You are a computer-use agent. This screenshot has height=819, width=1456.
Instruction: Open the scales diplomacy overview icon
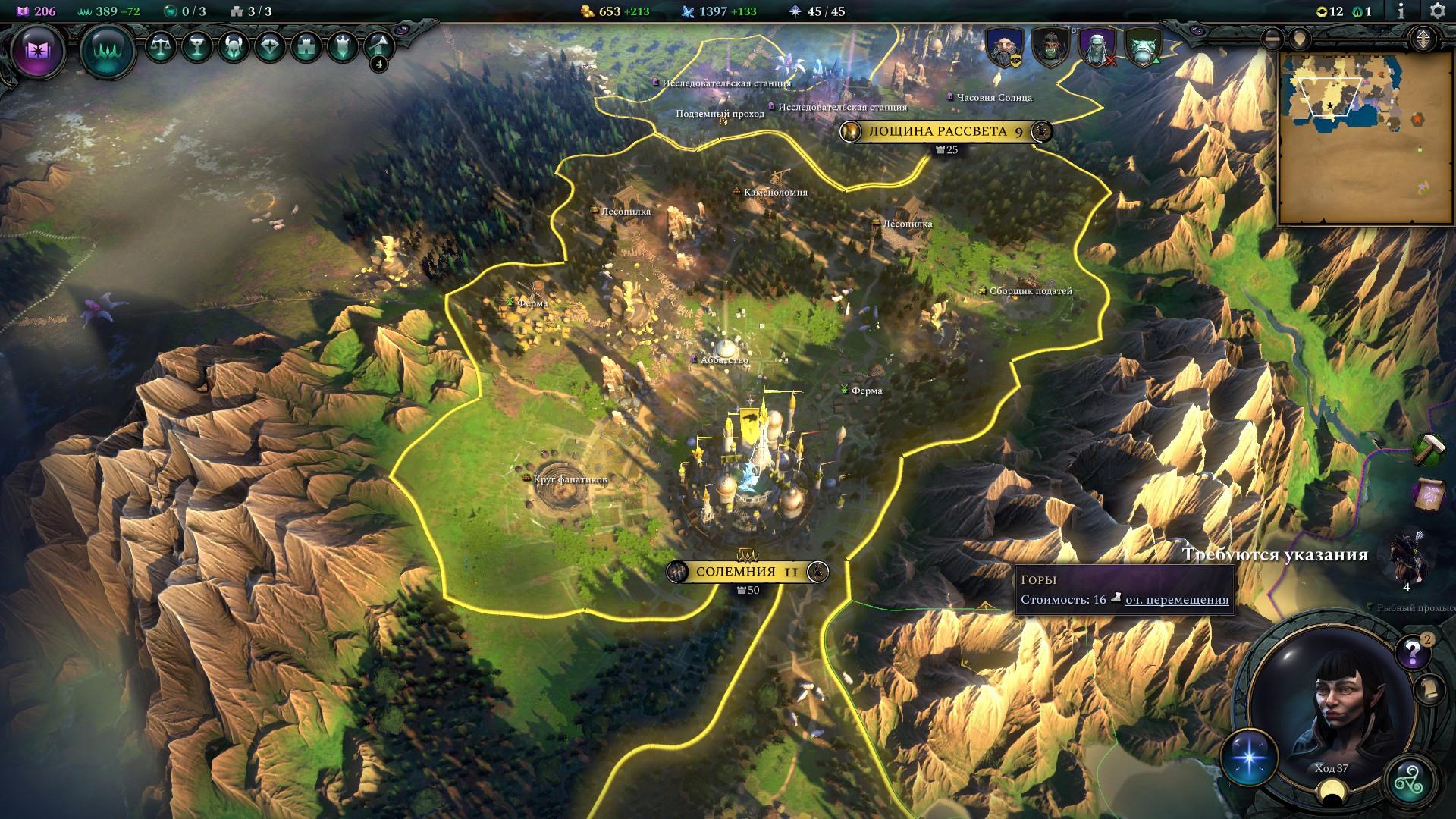click(x=160, y=47)
